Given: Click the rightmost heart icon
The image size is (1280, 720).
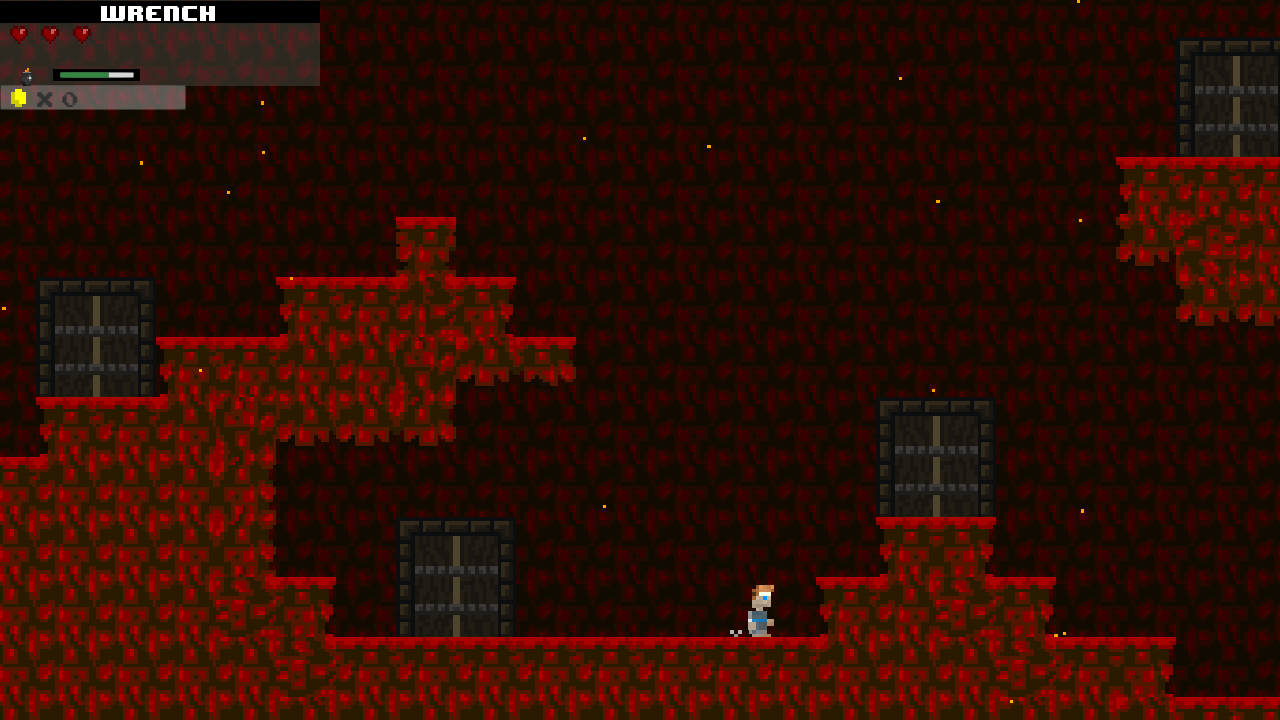Looking at the screenshot, I should [x=81, y=33].
